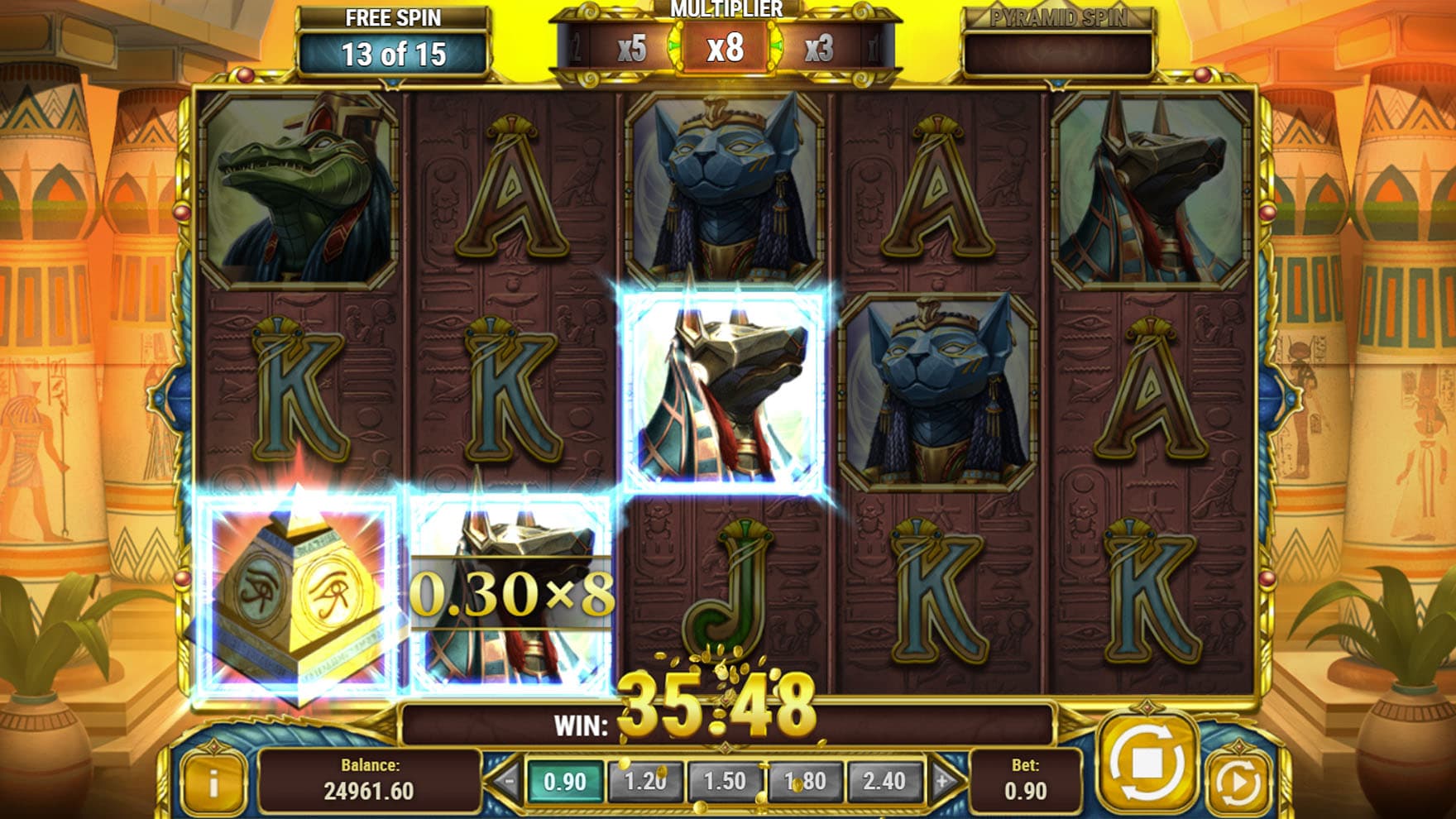Activate the auto play button
This screenshot has height=819, width=1456.
tap(1238, 782)
